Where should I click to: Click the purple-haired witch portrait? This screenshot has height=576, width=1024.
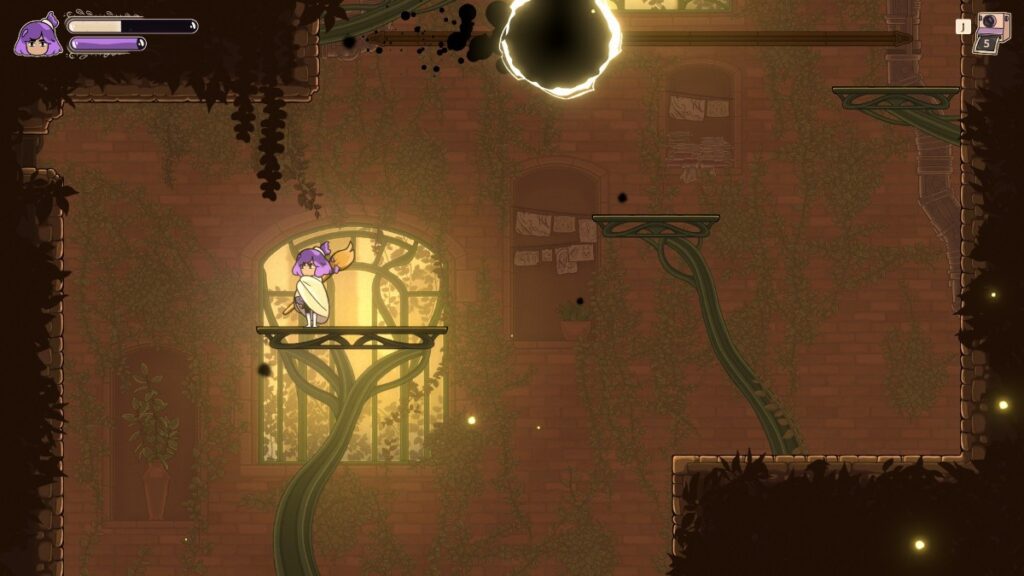point(37,36)
